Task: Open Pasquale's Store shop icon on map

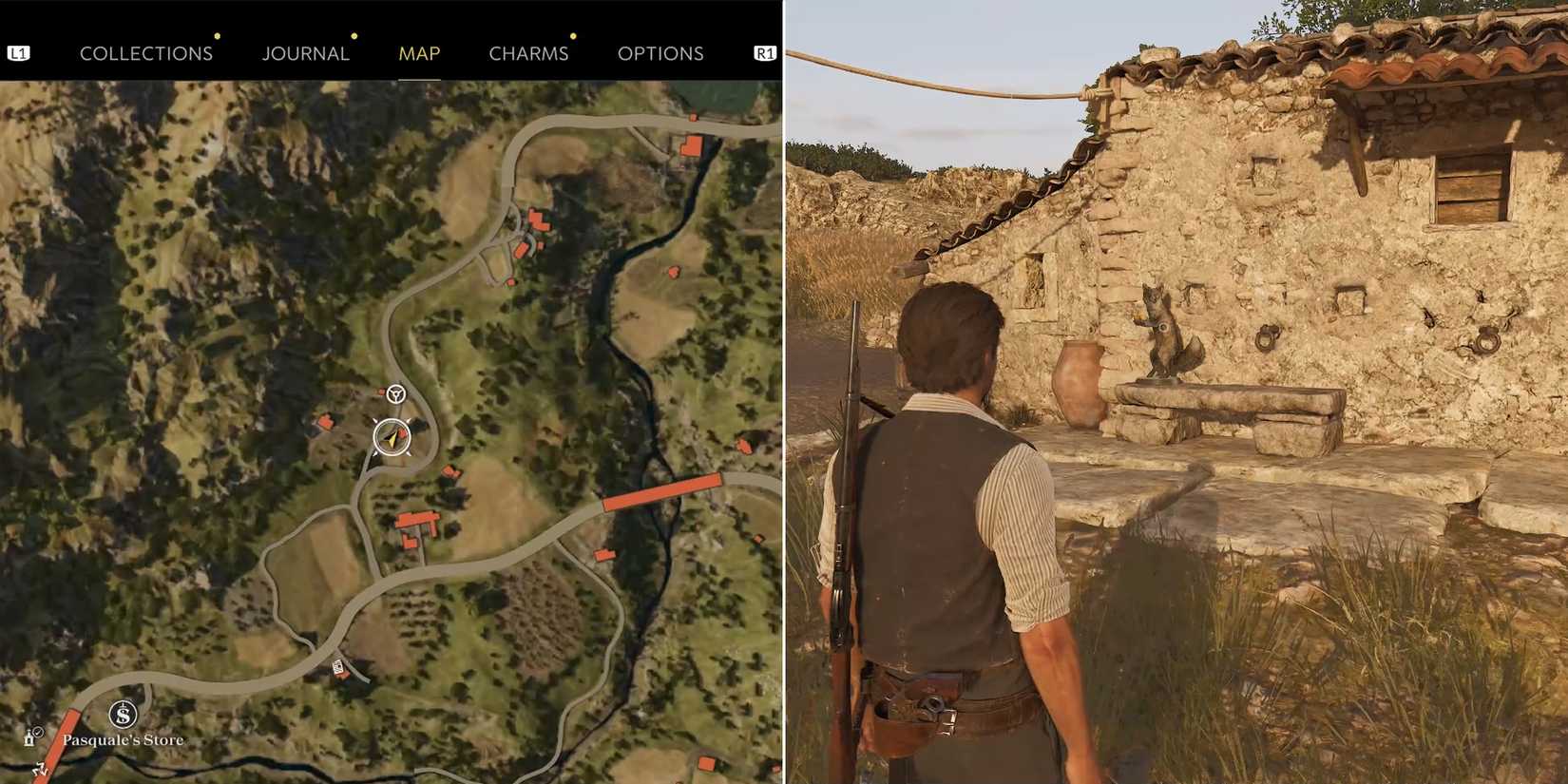Action: click(124, 714)
